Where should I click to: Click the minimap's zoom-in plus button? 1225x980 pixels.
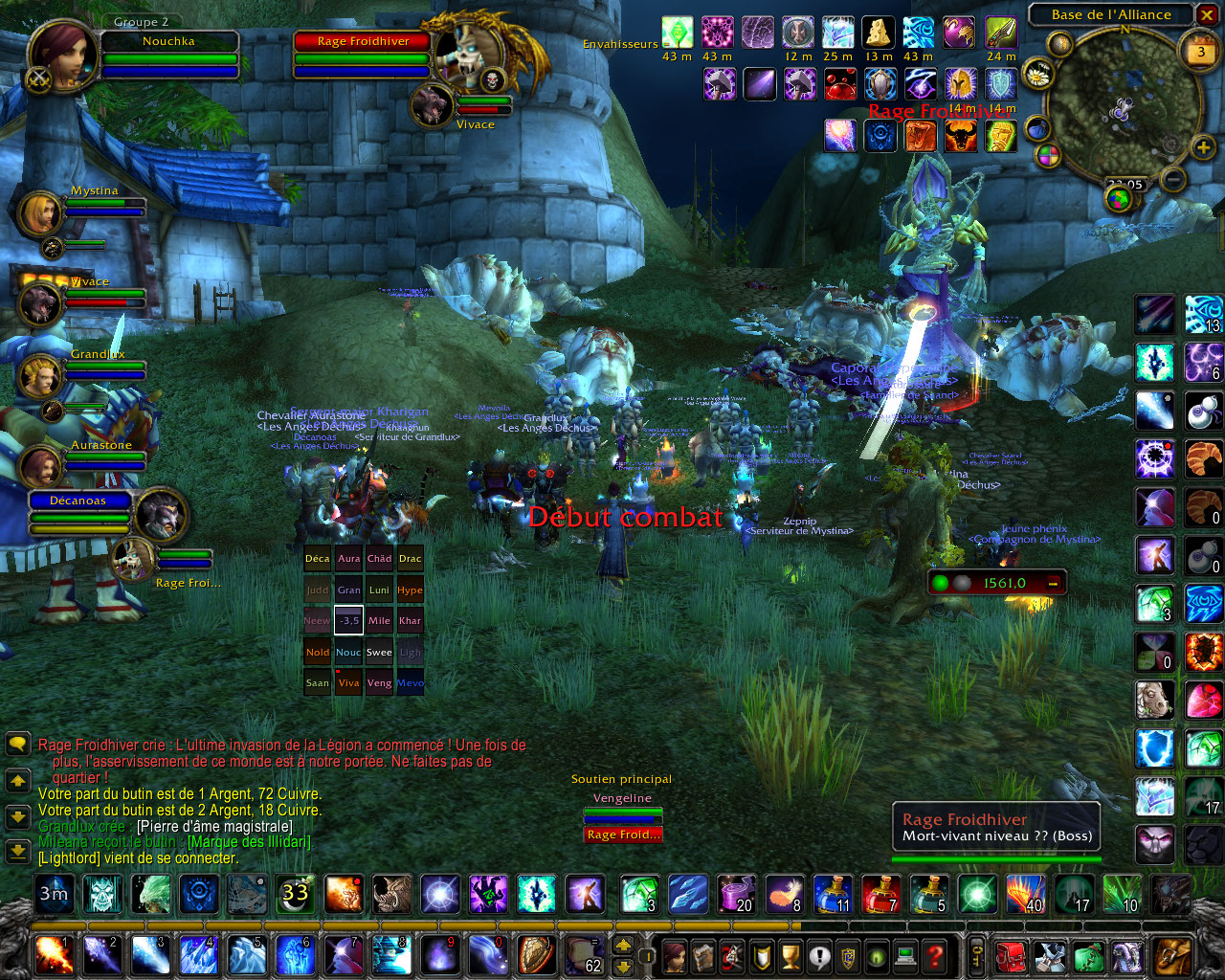click(x=1203, y=147)
